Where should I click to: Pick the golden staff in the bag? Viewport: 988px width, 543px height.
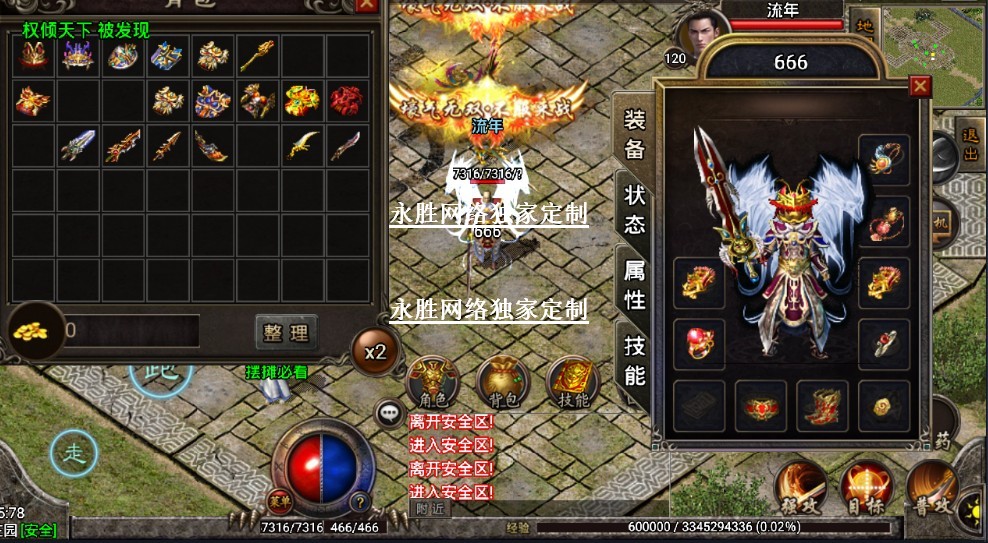(257, 55)
